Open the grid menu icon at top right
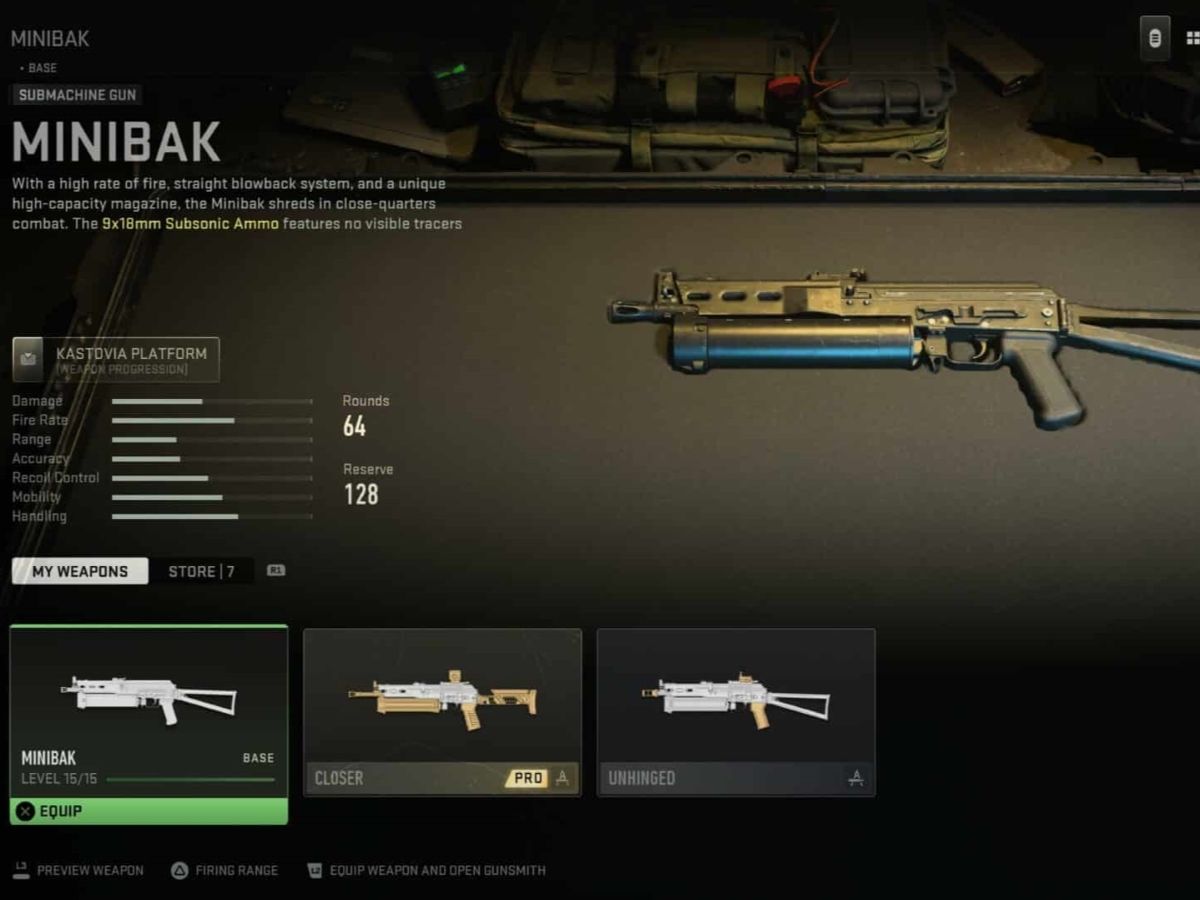This screenshot has height=900, width=1200. point(1191,39)
